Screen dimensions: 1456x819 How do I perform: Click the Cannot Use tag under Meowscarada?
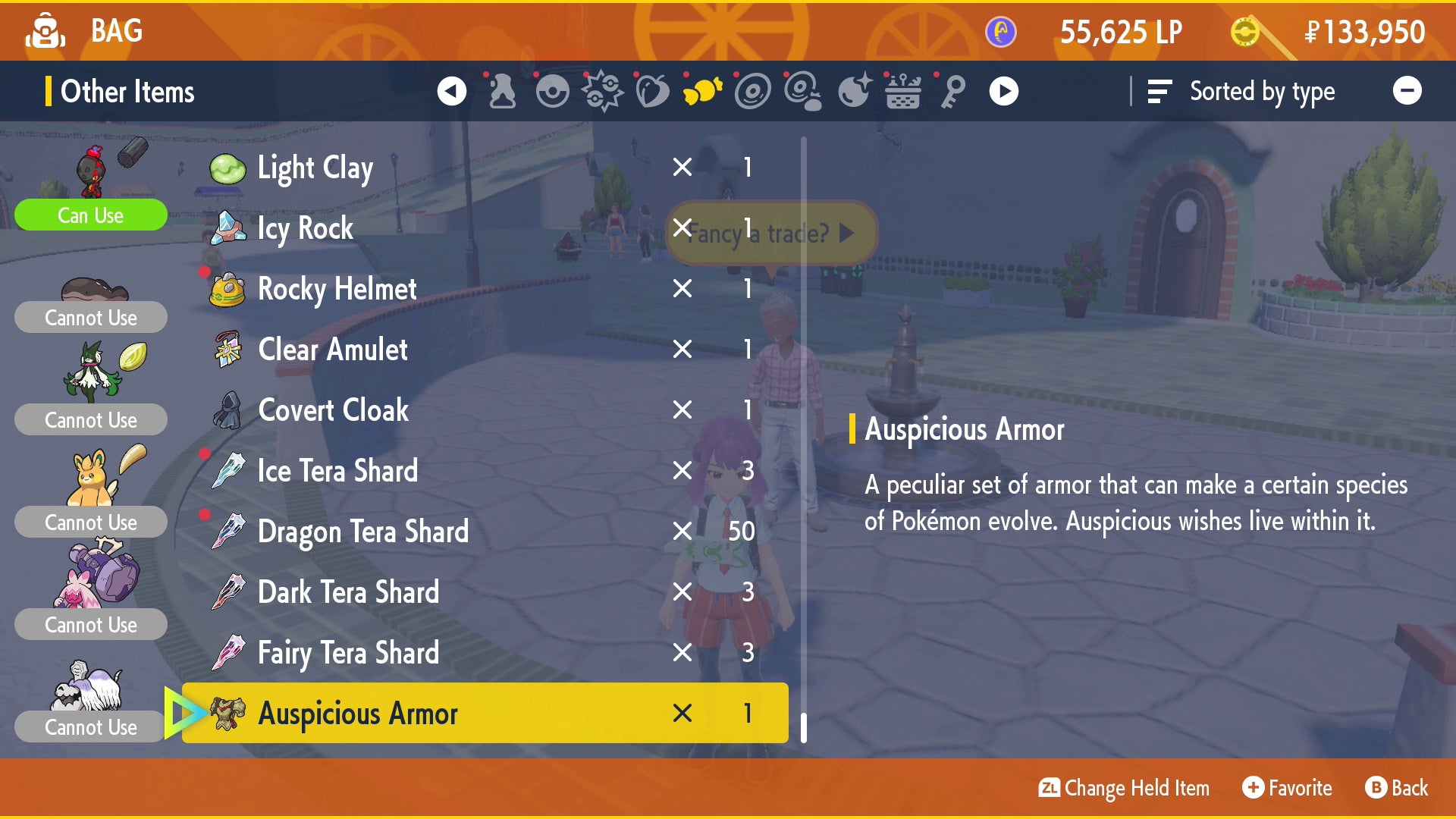tap(90, 419)
